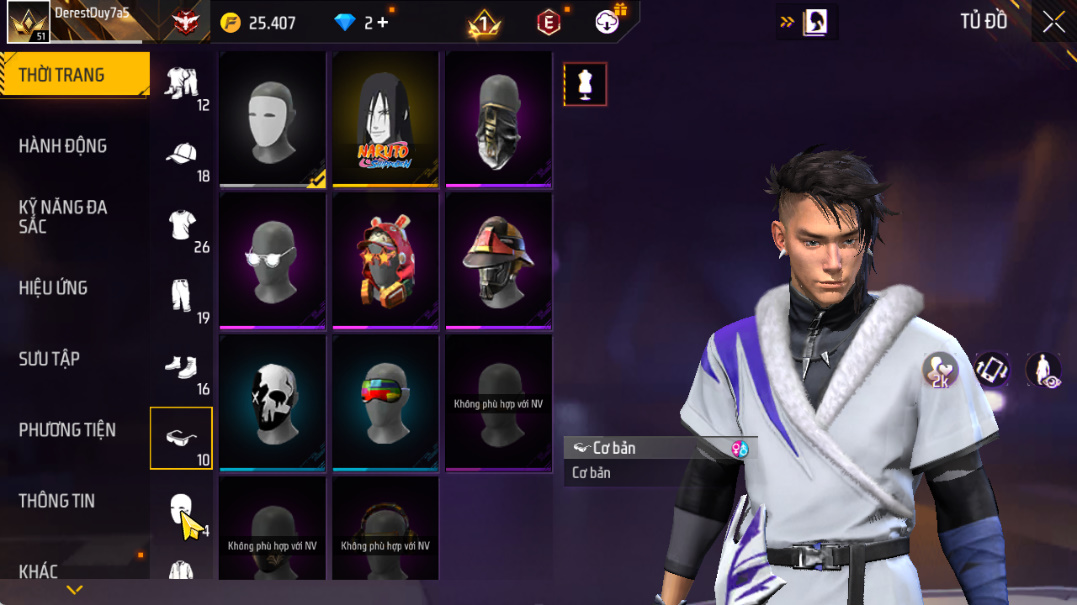Equip the black and white skull mask
The height and width of the screenshot is (605, 1077).
272,403
